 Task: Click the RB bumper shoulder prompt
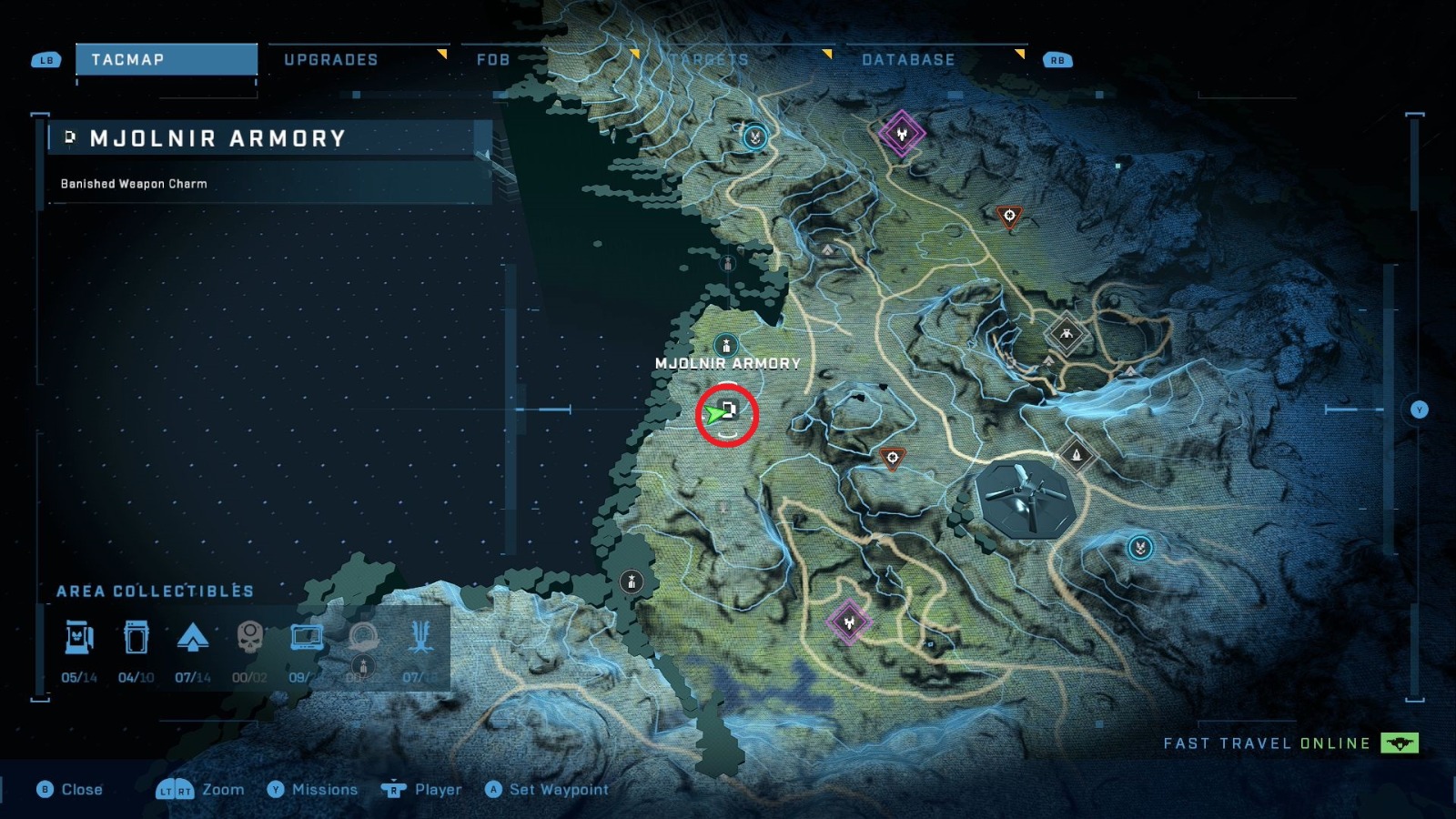[x=1057, y=59]
